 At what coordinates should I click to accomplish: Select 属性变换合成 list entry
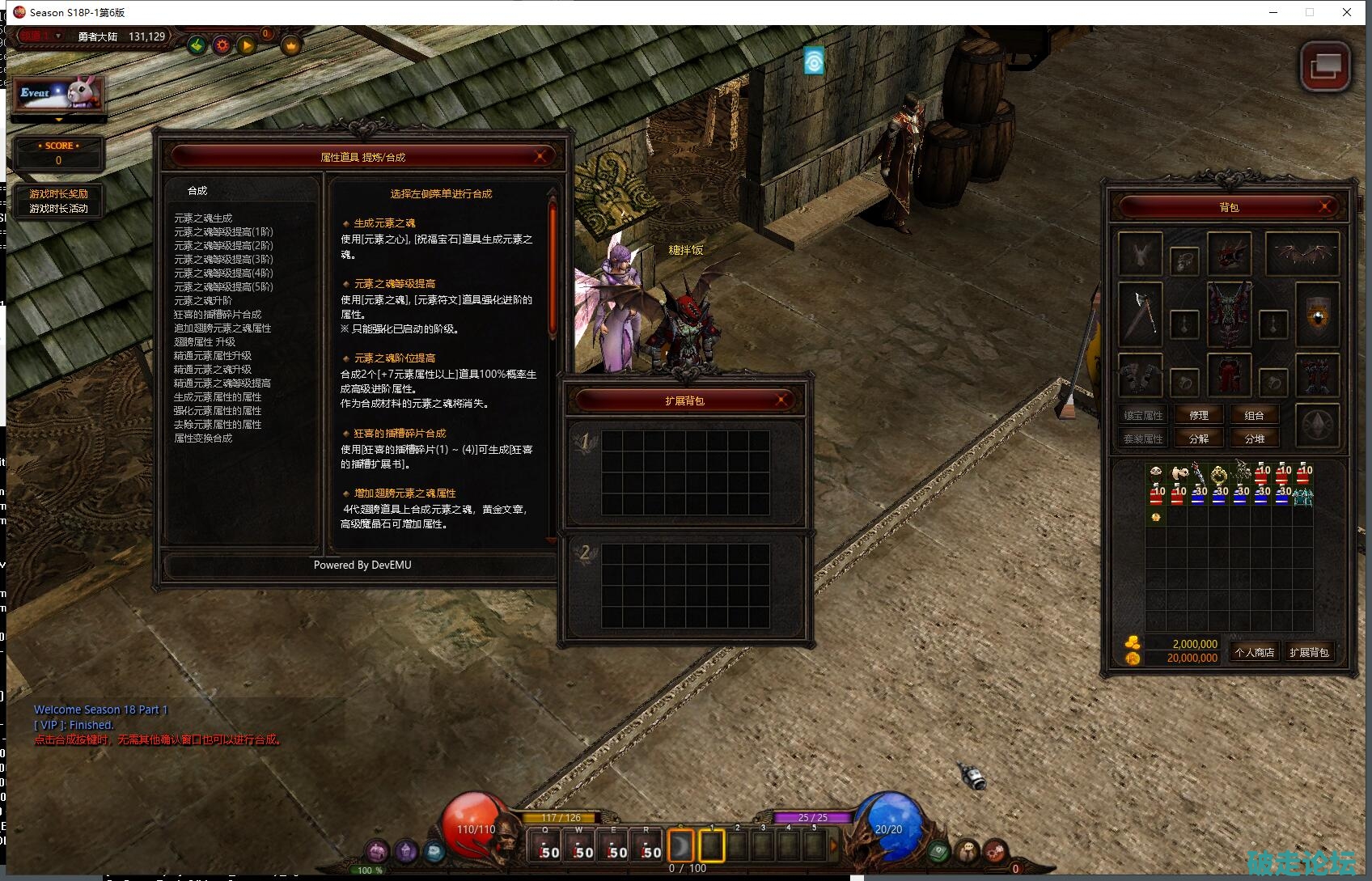click(x=203, y=438)
